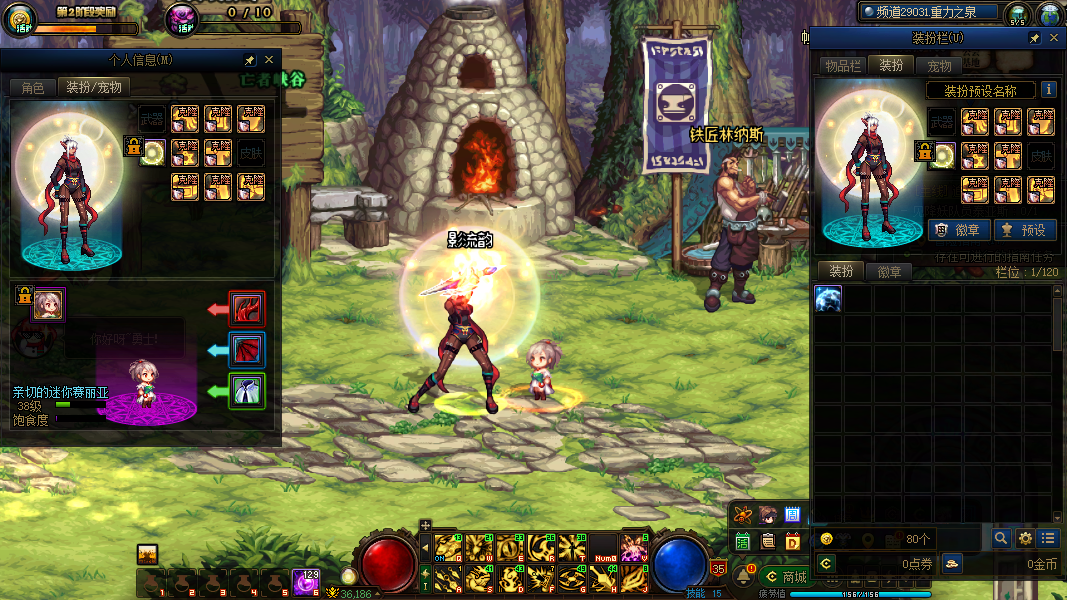Click the 徽章 emblem button below avatar slots
Viewport: 1067px width, 600px height.
click(959, 230)
